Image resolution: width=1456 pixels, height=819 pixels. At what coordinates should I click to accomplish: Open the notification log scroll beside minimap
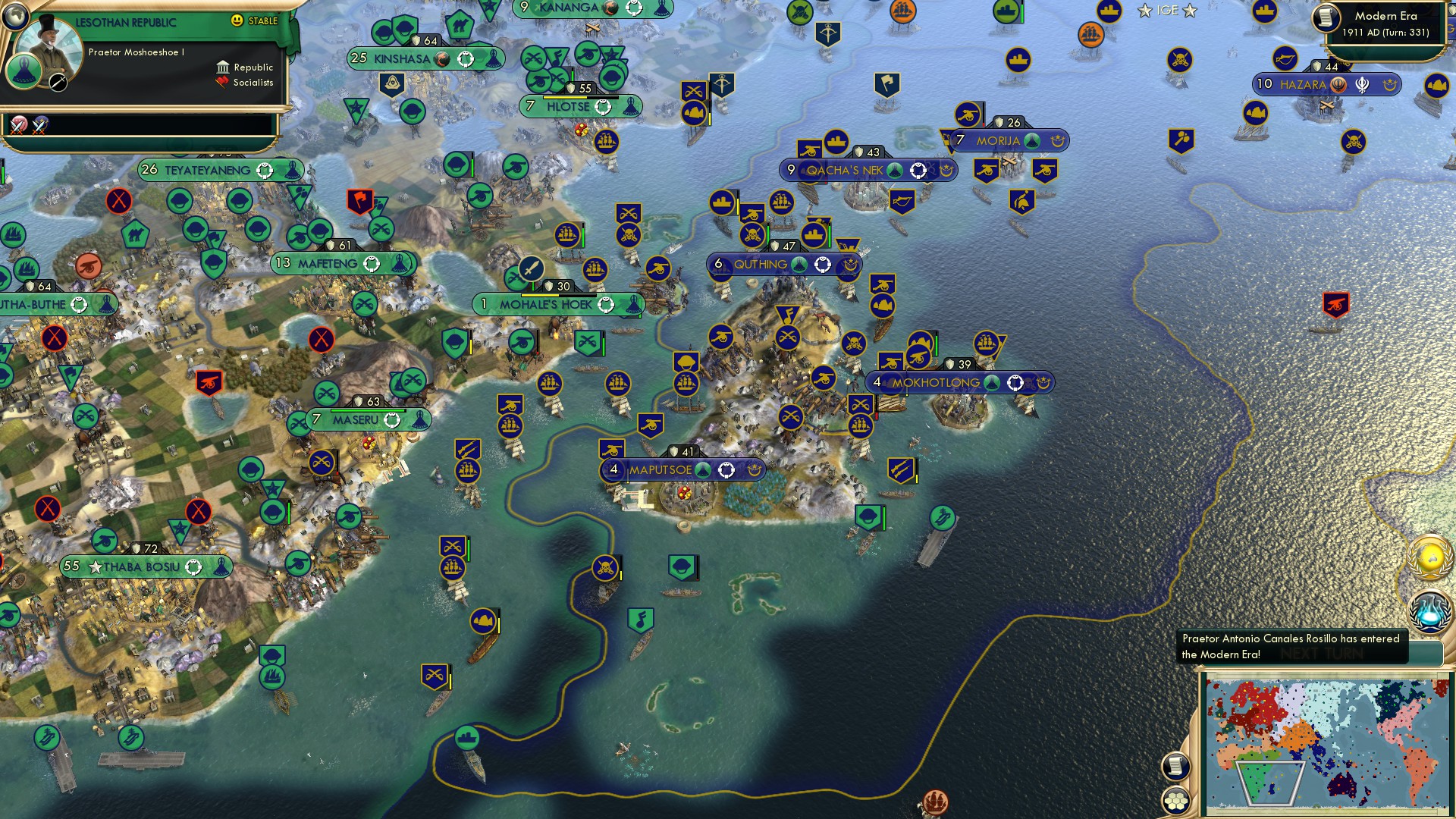[x=1176, y=767]
